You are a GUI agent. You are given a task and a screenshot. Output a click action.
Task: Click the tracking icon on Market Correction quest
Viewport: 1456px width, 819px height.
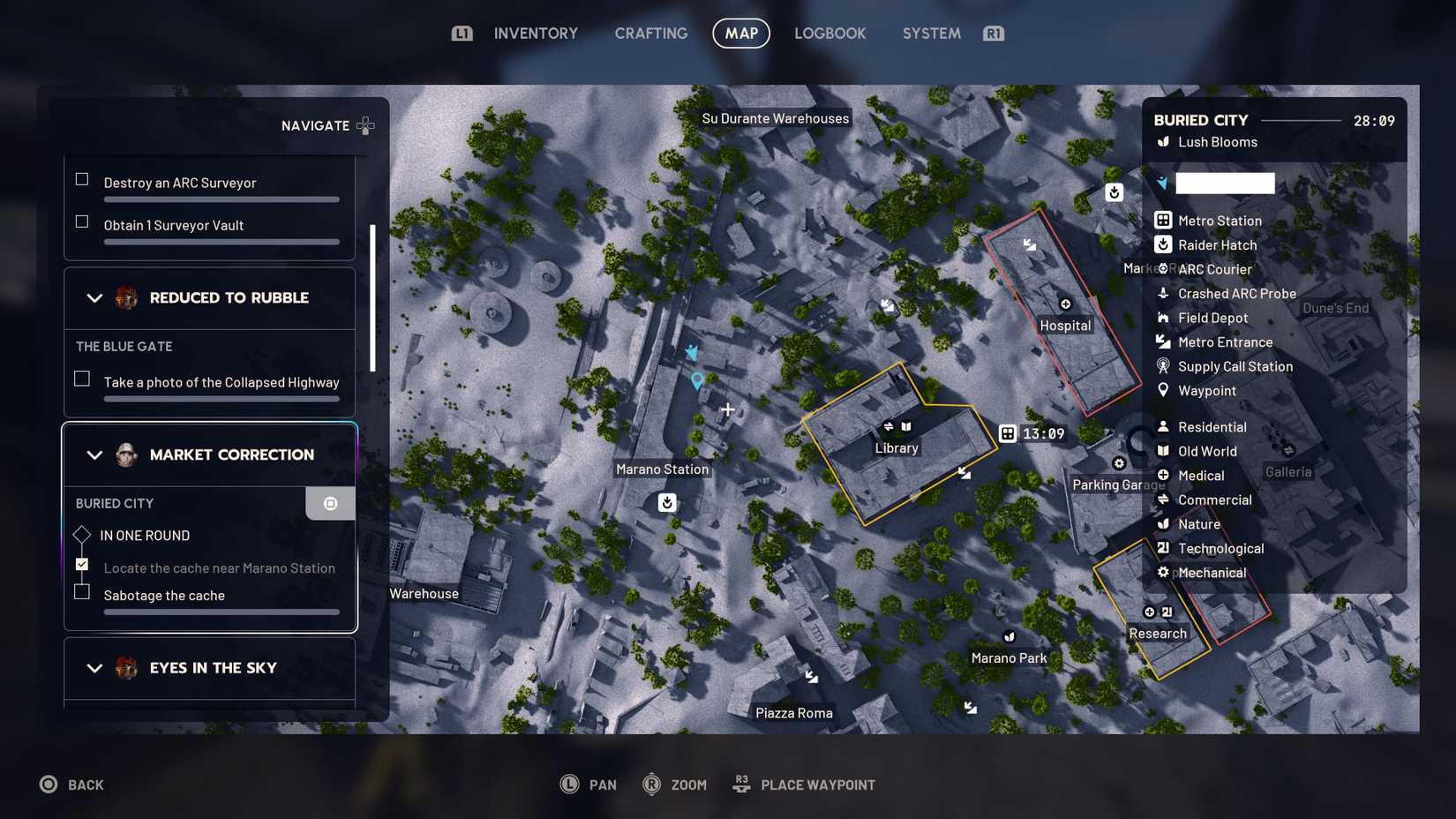pos(330,503)
